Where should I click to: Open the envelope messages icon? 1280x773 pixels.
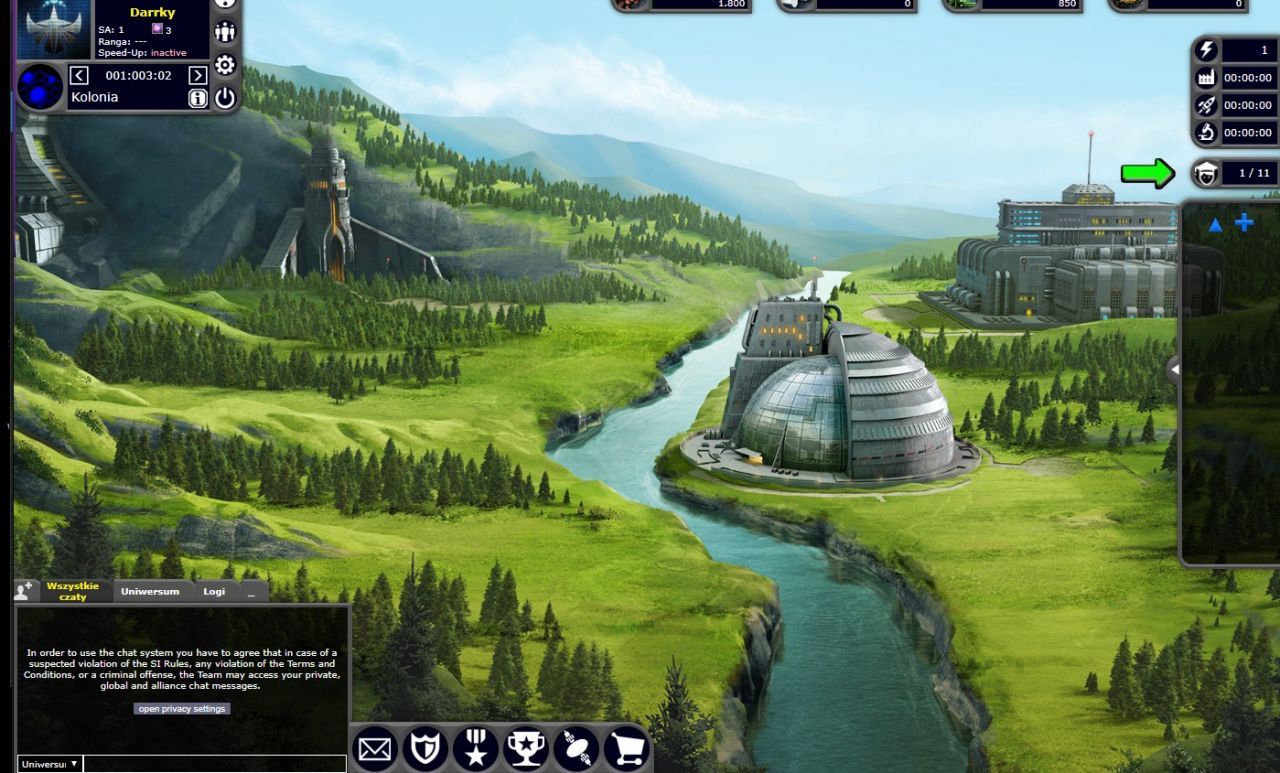click(x=376, y=749)
